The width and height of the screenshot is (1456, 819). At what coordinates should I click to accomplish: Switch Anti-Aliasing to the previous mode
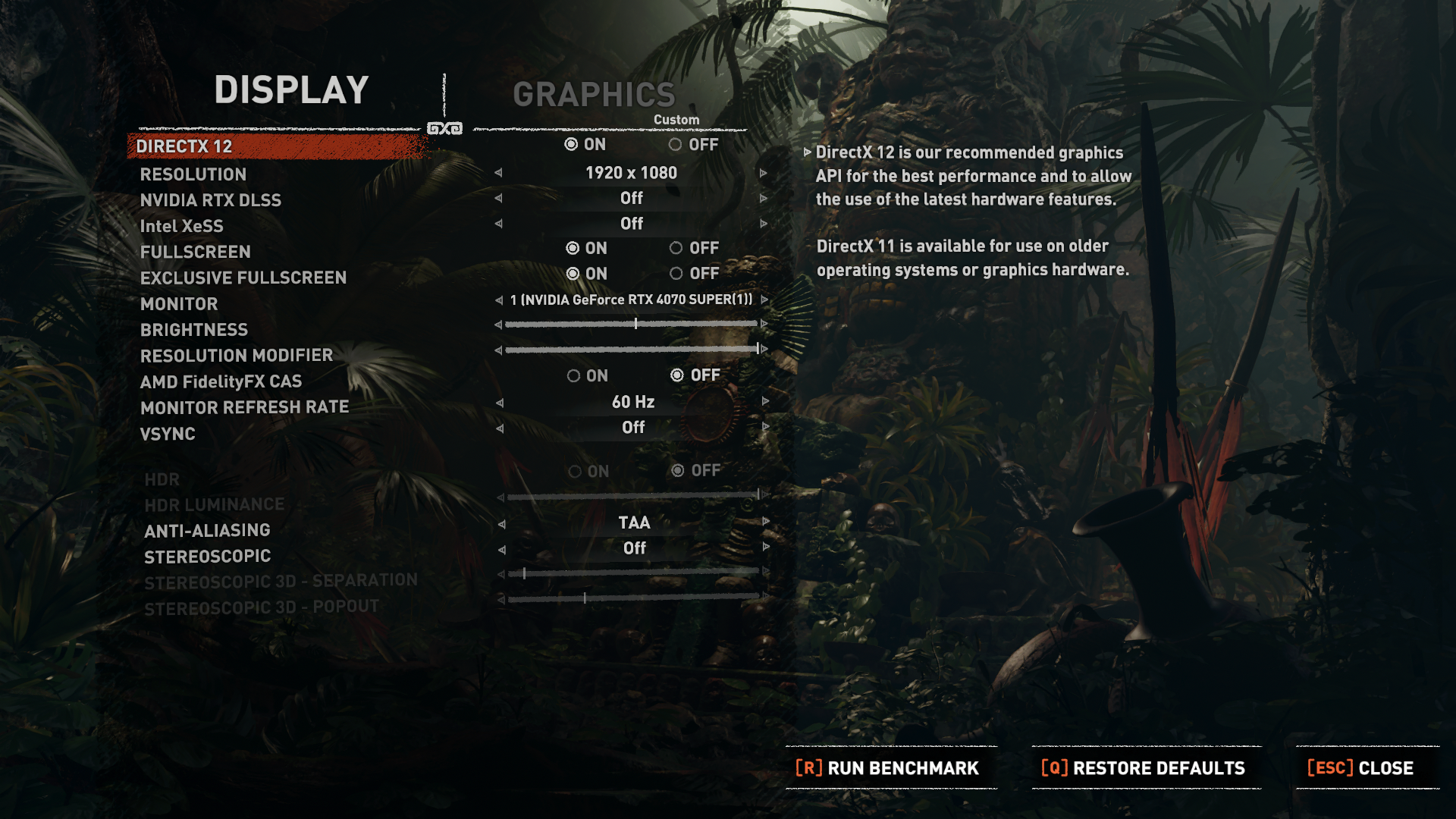click(x=501, y=524)
